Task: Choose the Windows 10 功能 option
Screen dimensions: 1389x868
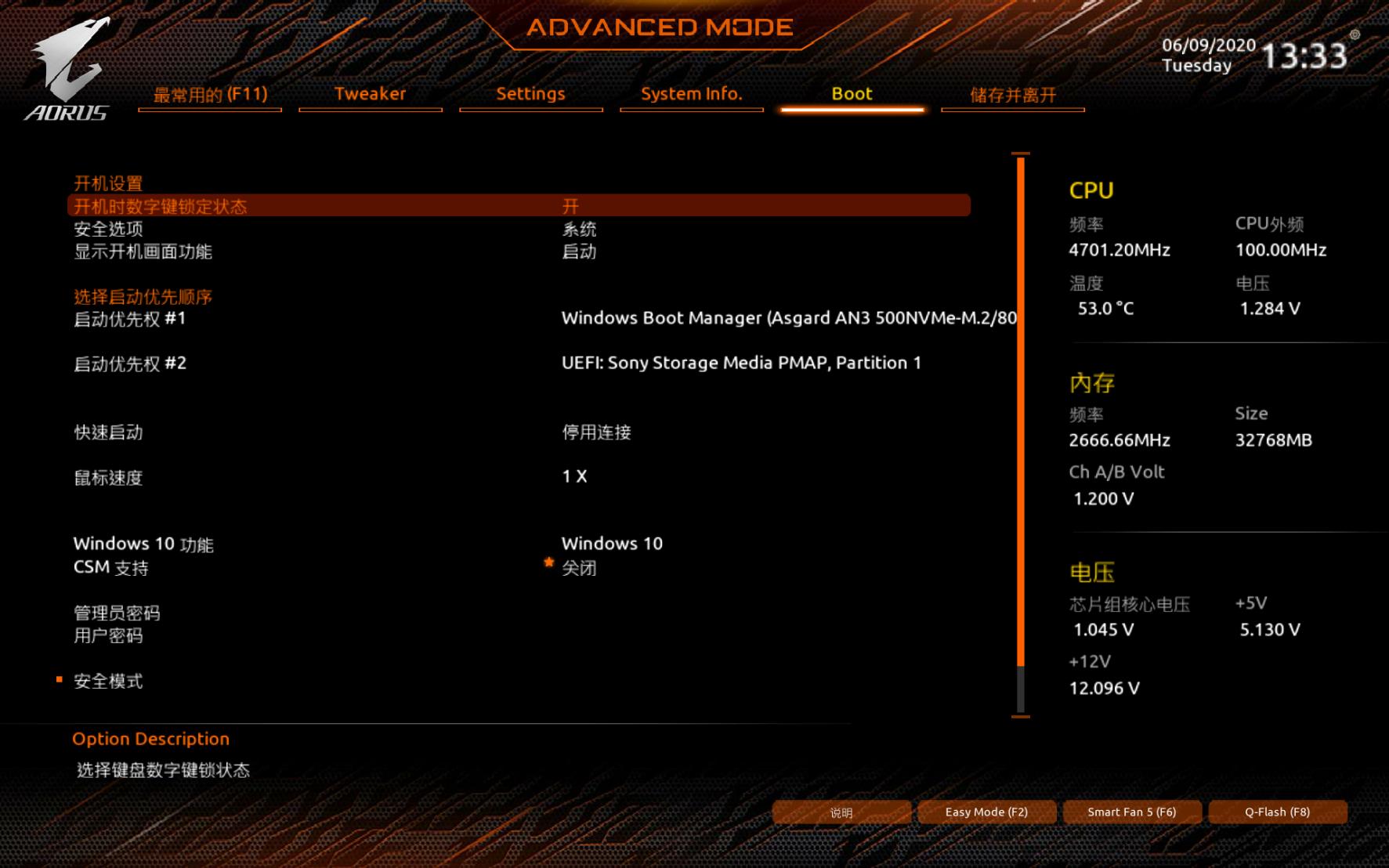Action: point(143,544)
